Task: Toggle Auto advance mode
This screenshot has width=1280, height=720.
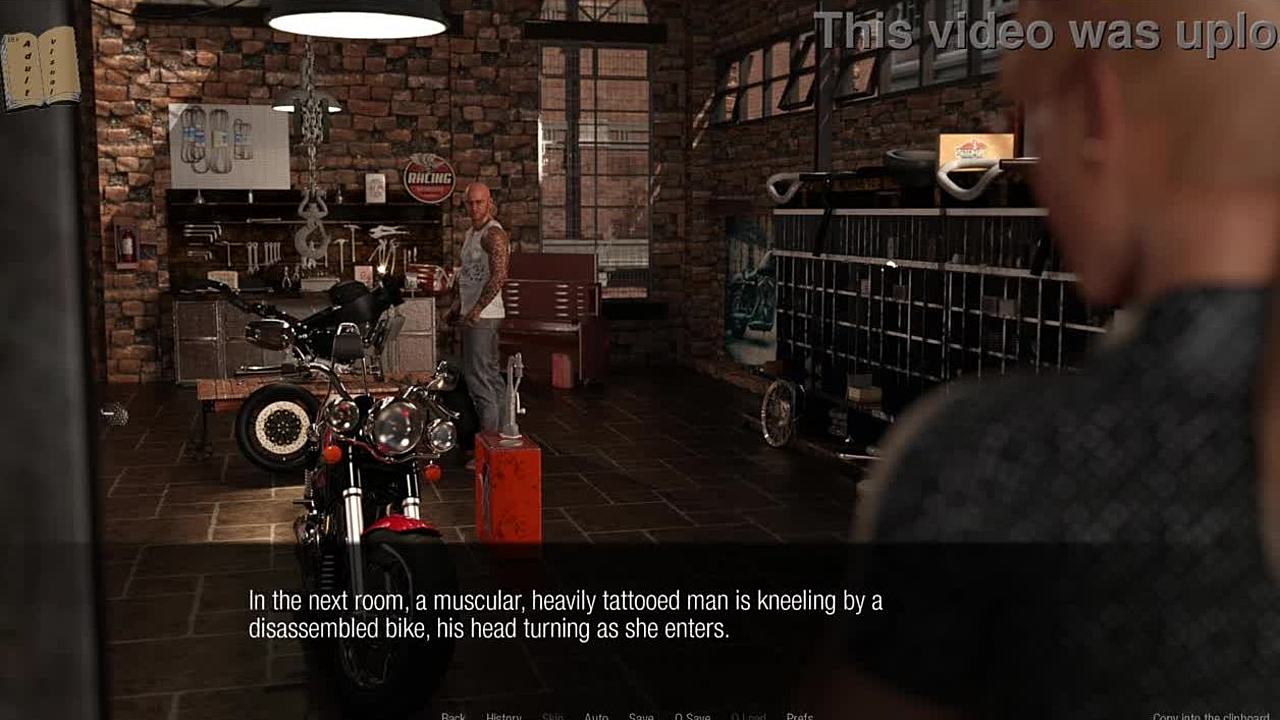Action: (596, 716)
